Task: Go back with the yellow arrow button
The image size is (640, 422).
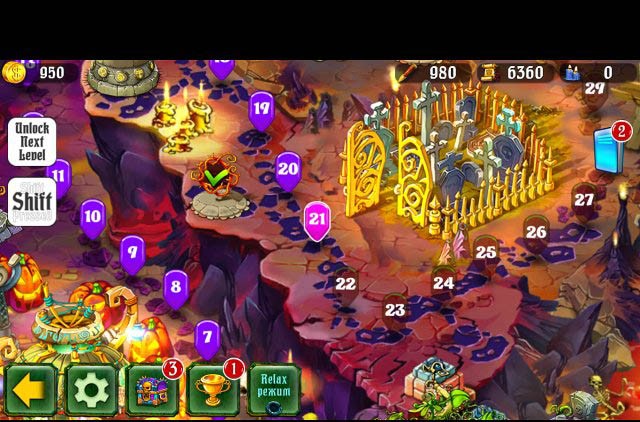Action: pos(31,389)
